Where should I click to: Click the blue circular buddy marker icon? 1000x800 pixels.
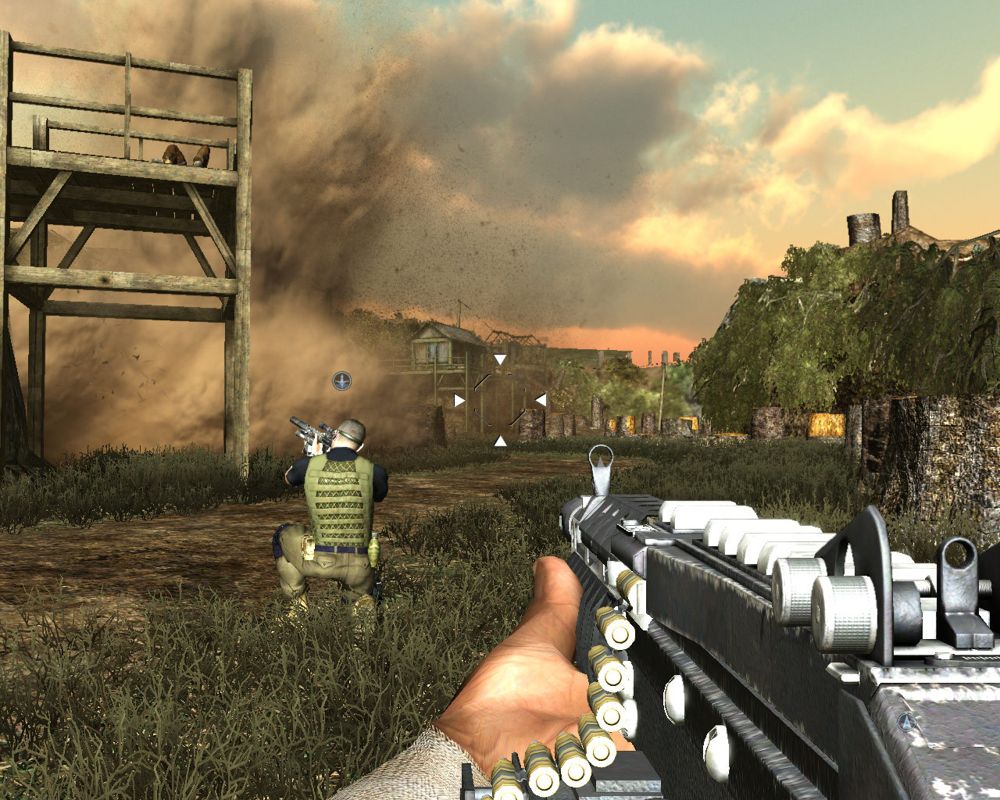[342, 380]
